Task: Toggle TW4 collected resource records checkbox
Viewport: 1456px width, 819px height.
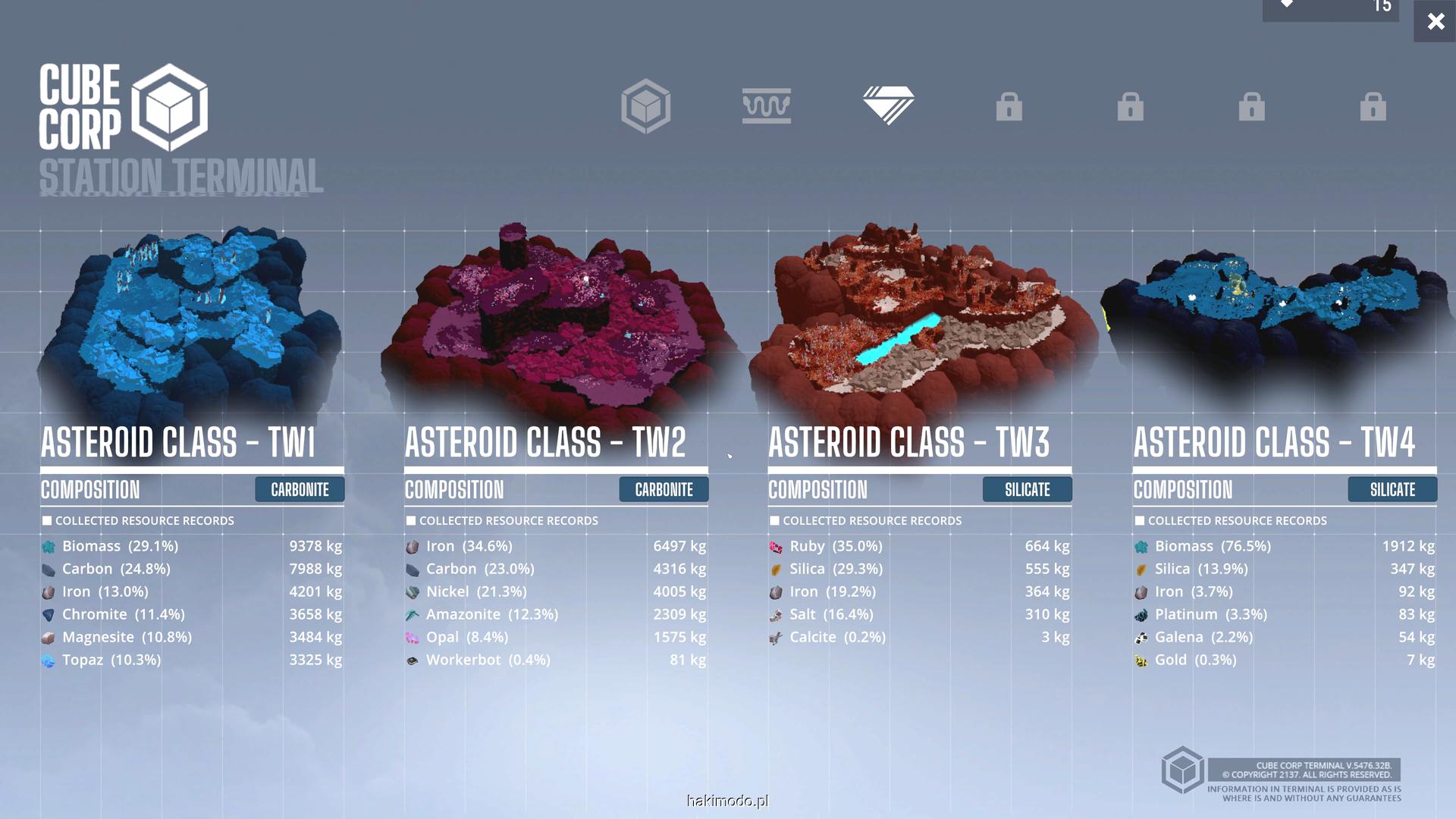Action: (x=1140, y=521)
